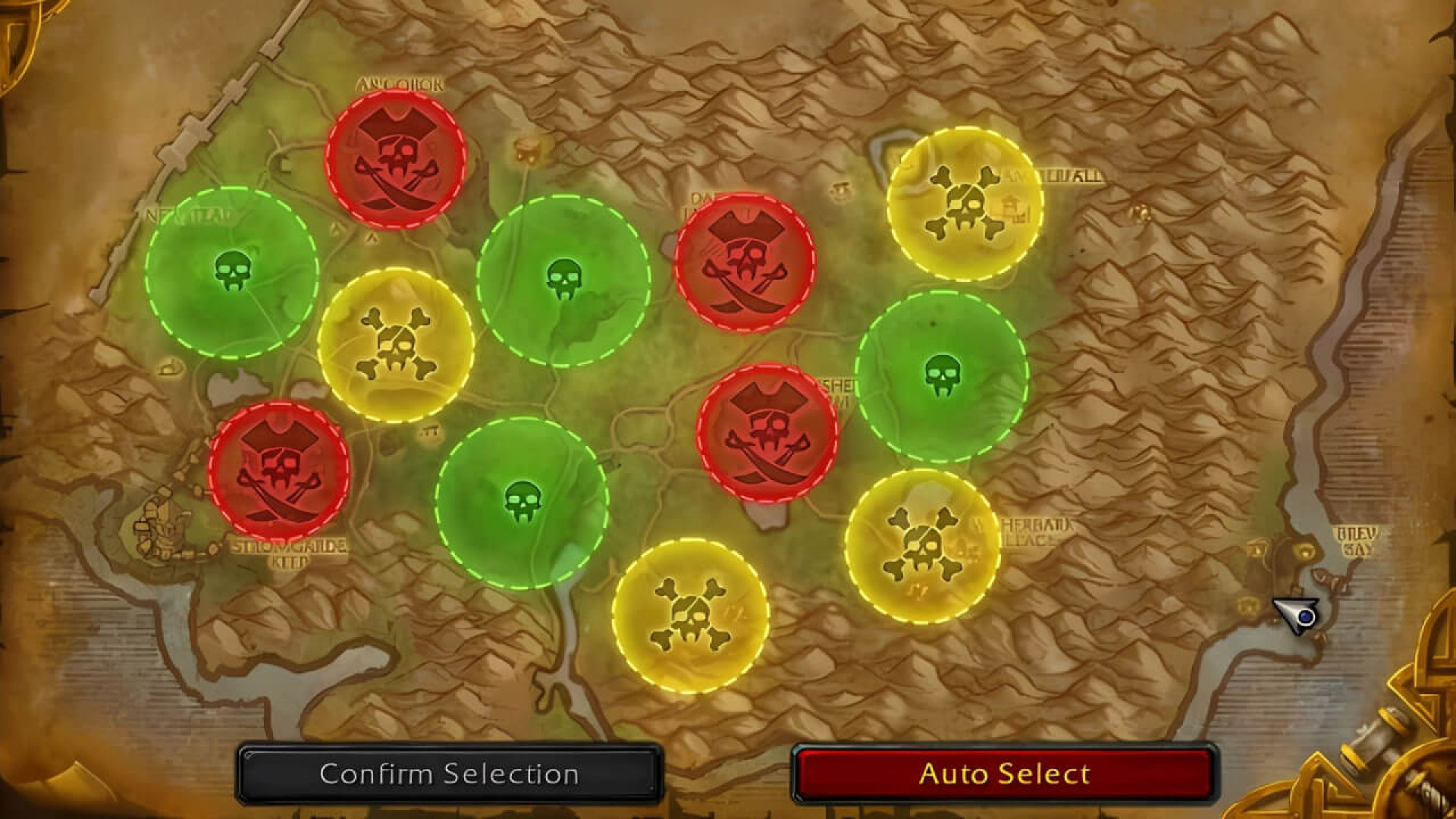Select the red pirate marker under the Ancolor label

tap(396, 158)
